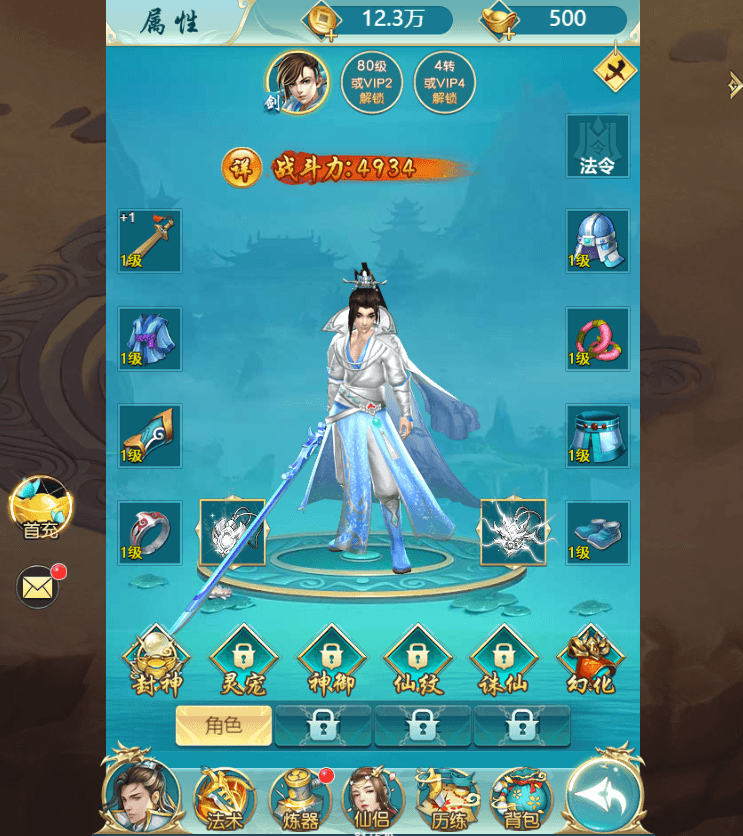Viewport: 743px width, 836px height.
Task: Open the 炼器 forging menu
Action: coord(299,797)
